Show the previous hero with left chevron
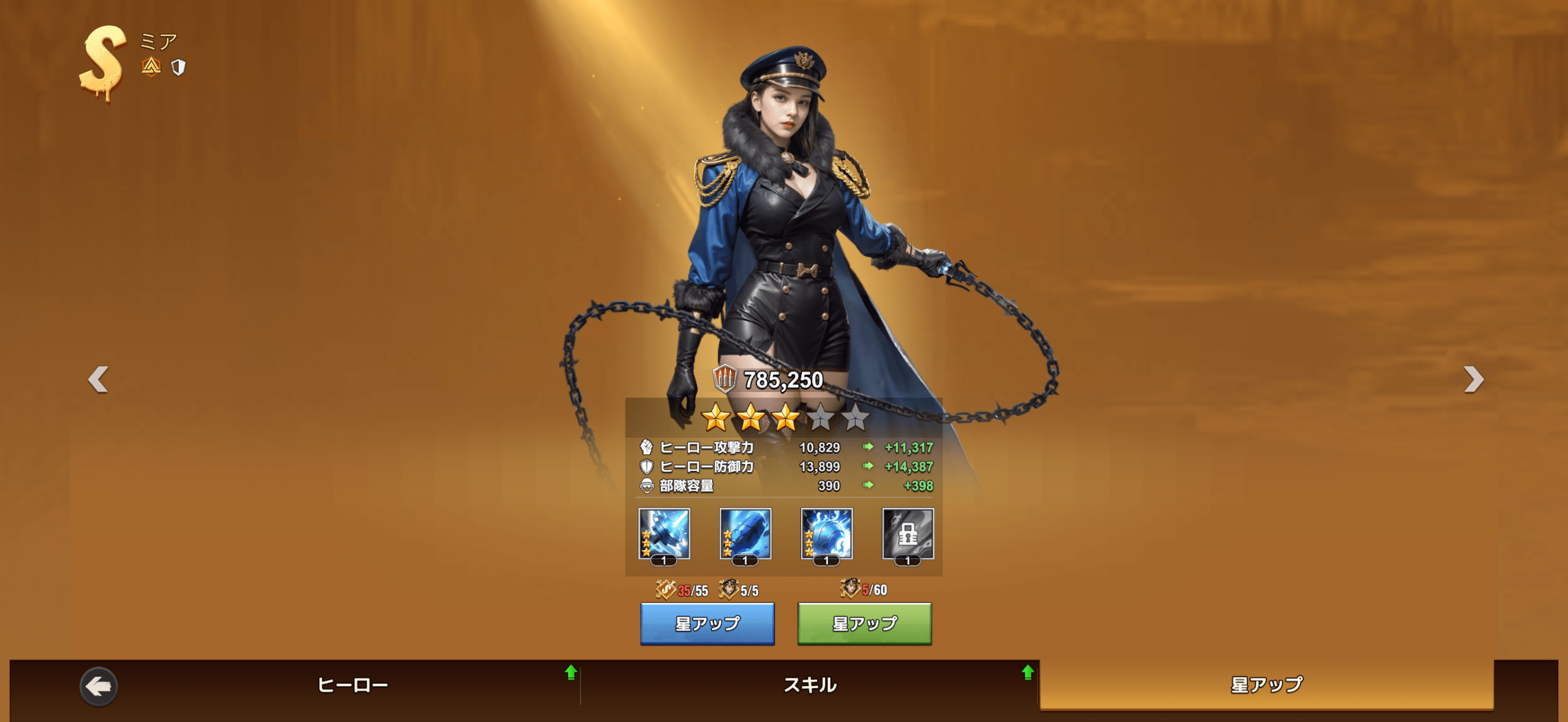 tap(99, 380)
